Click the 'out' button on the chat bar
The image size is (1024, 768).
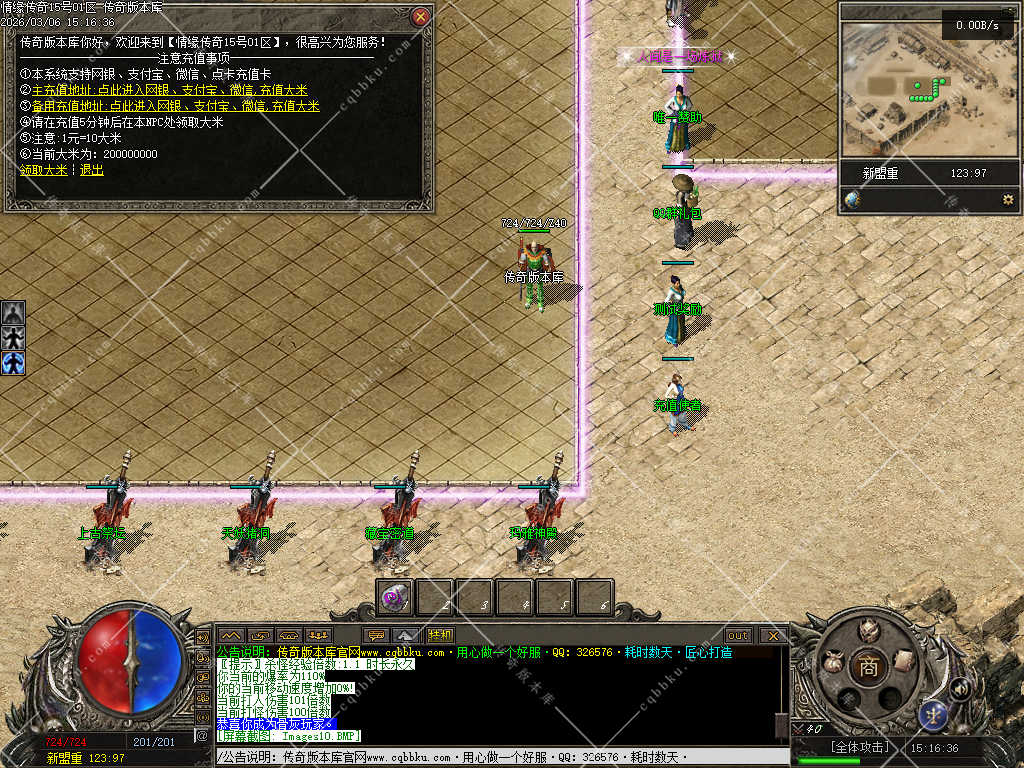[738, 635]
